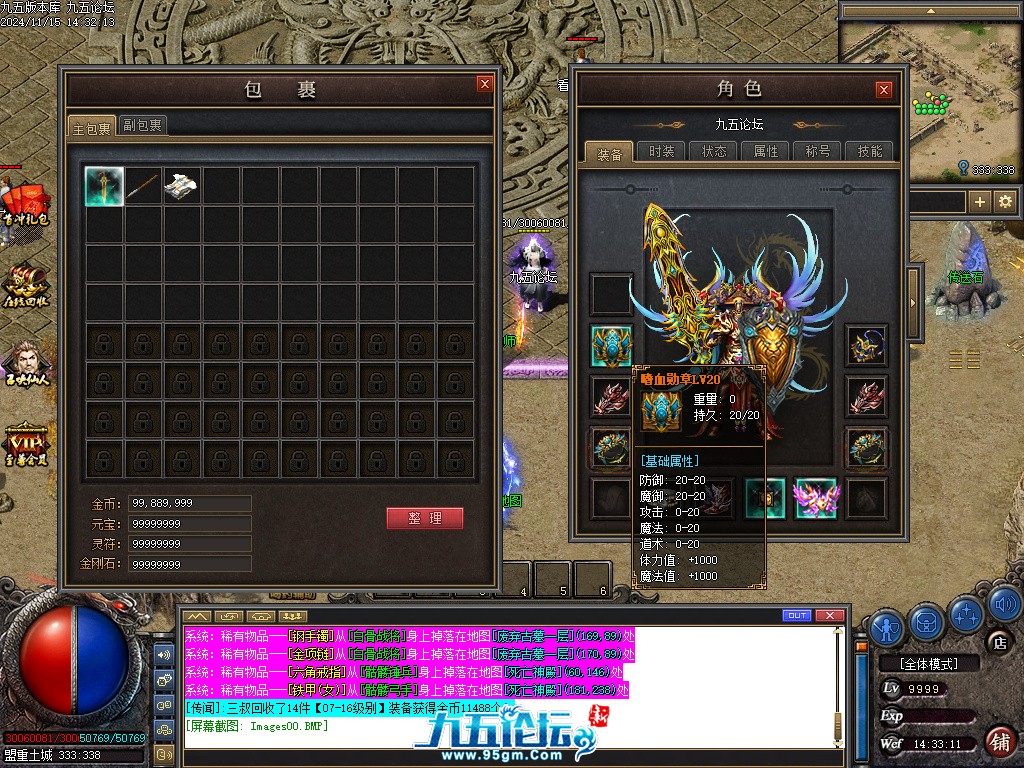
Task: Open the 时装 costume tab
Action: pyautogui.click(x=661, y=151)
